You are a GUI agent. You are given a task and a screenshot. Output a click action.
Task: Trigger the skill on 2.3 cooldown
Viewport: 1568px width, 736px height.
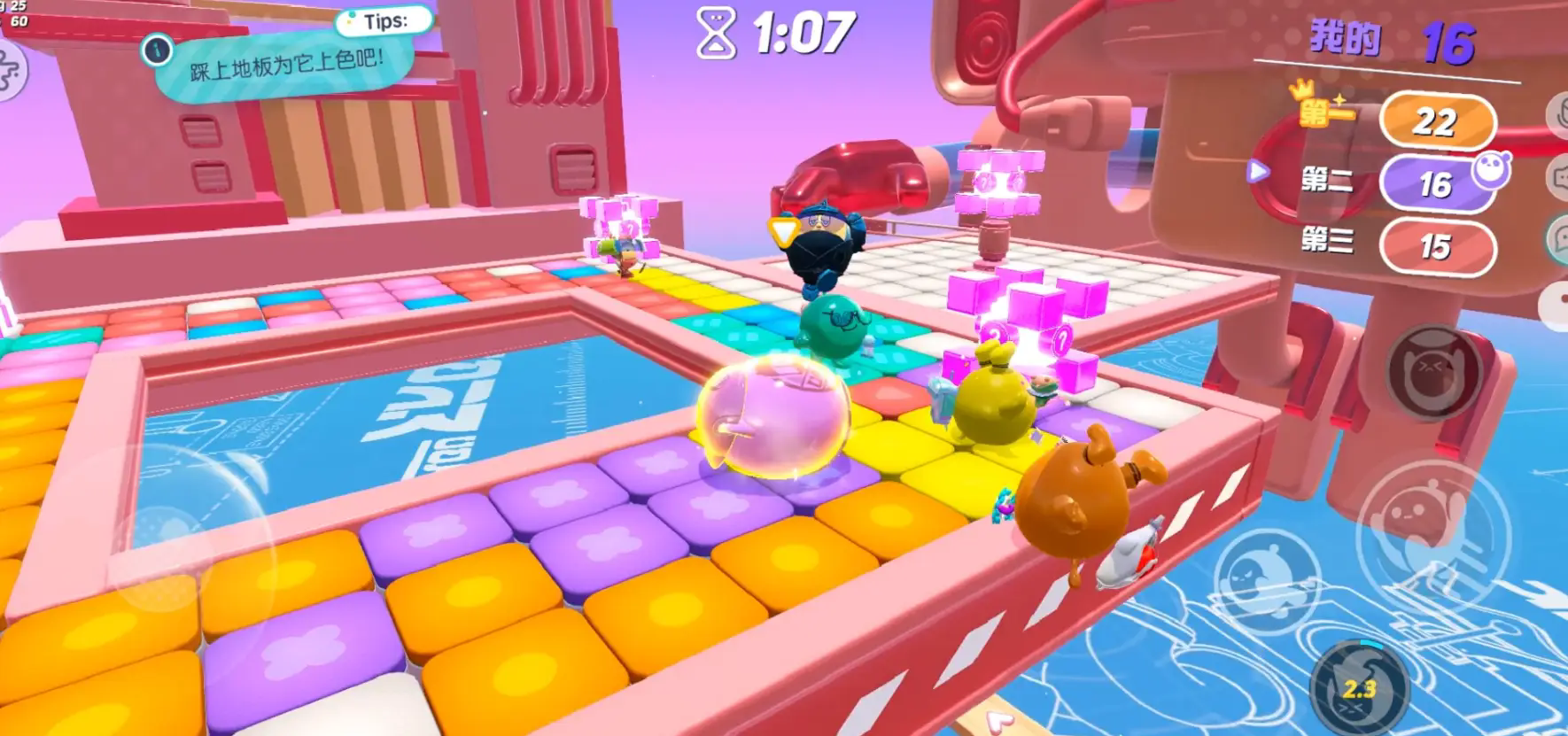[1358, 686]
